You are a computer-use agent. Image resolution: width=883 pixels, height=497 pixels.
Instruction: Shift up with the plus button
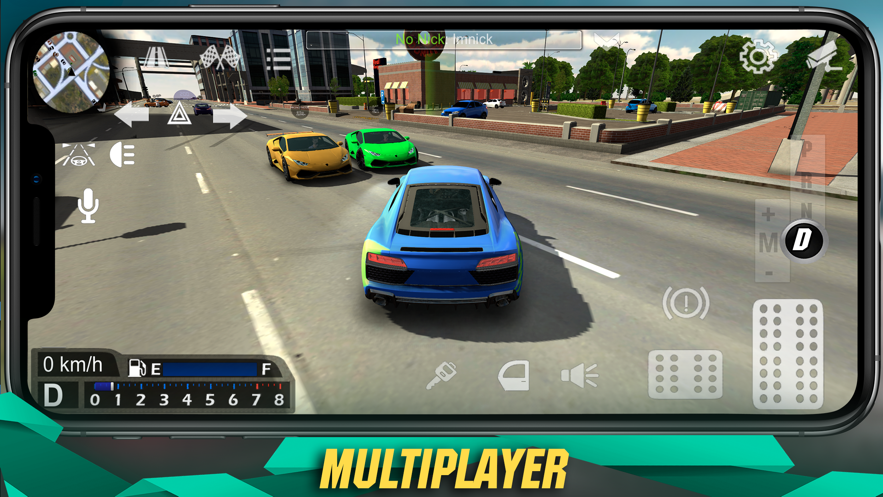[x=768, y=214]
